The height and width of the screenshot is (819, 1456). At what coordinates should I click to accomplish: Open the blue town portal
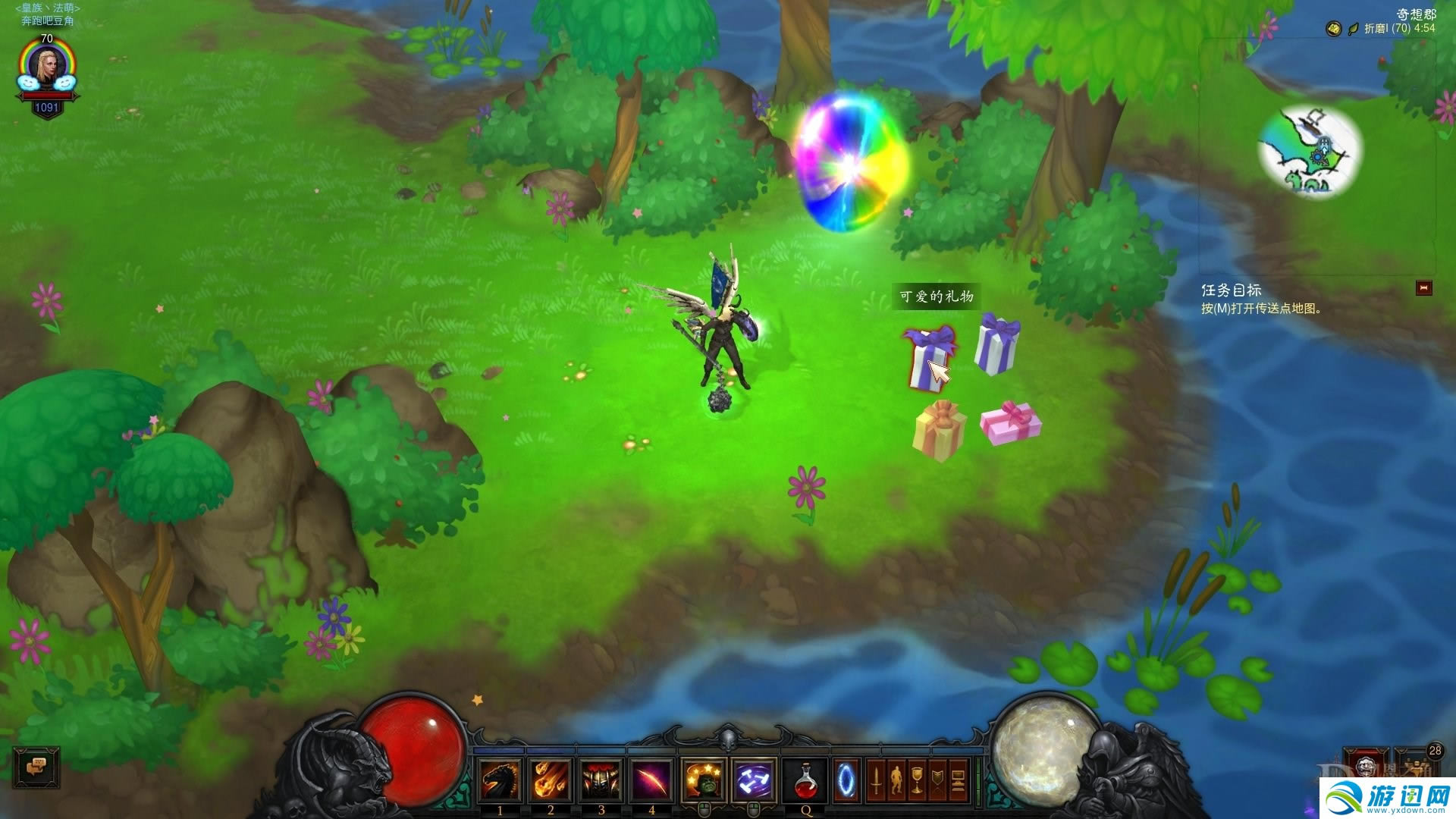pos(846,780)
